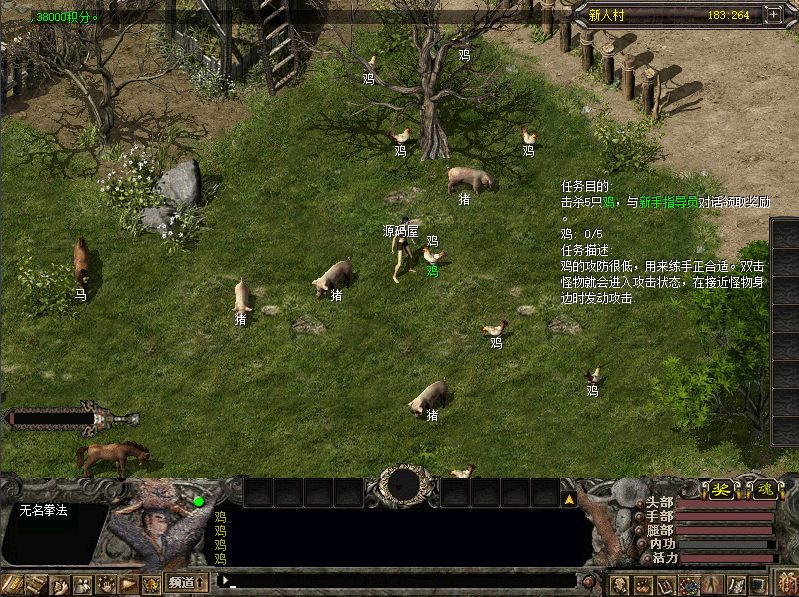The height and width of the screenshot is (597, 799).
Task: Open the 魂 soul button
Action: 764,489
